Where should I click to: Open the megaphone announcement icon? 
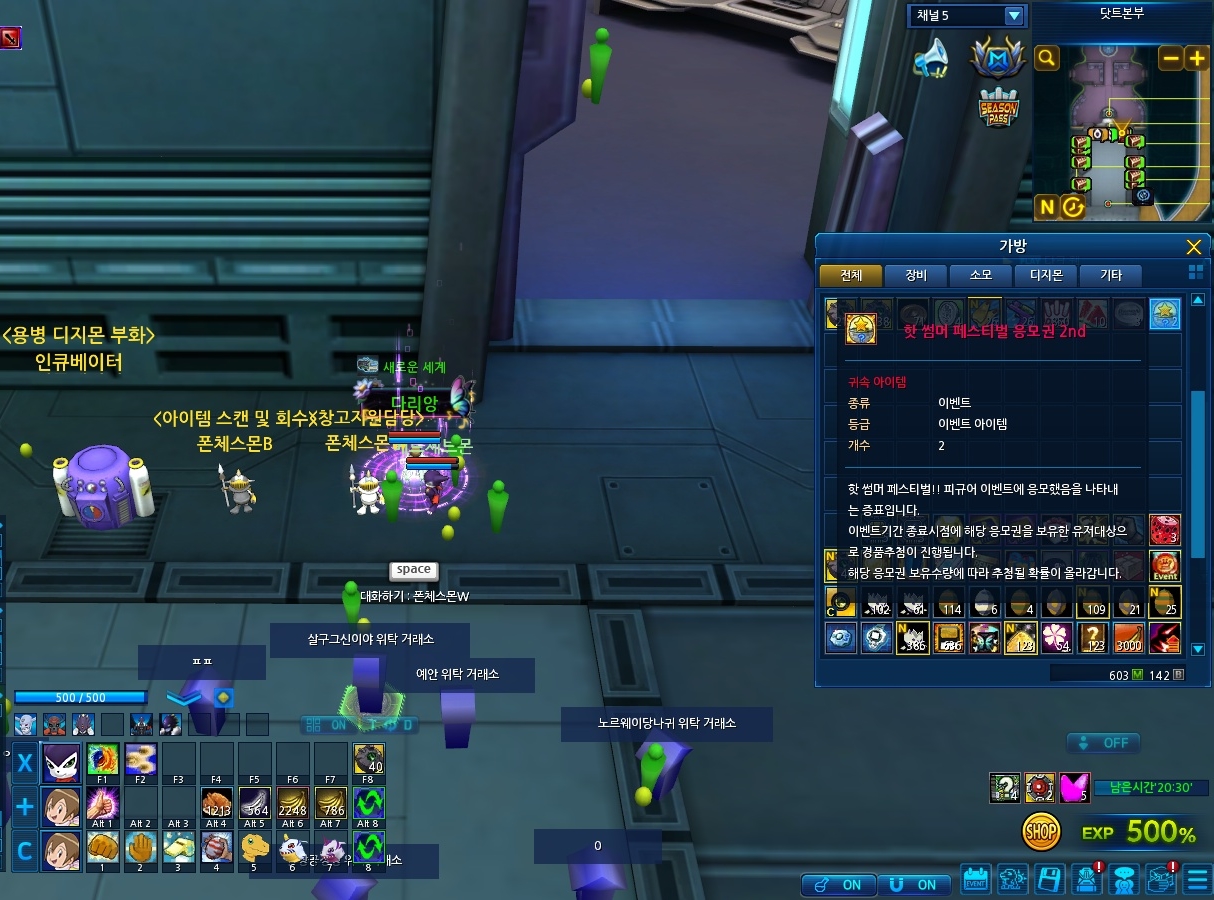pos(932,59)
